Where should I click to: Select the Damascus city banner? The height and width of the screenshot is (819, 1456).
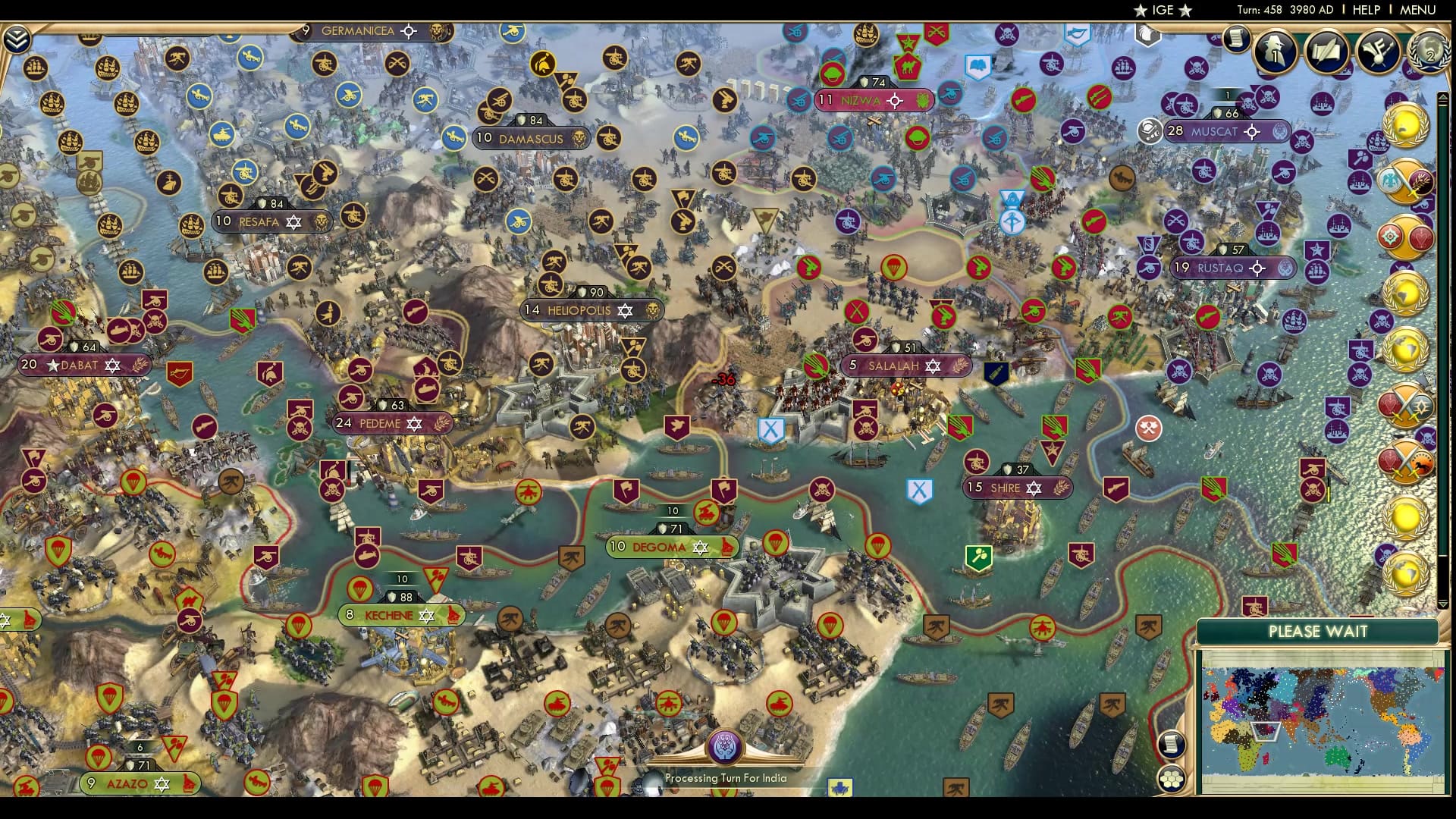(x=531, y=139)
